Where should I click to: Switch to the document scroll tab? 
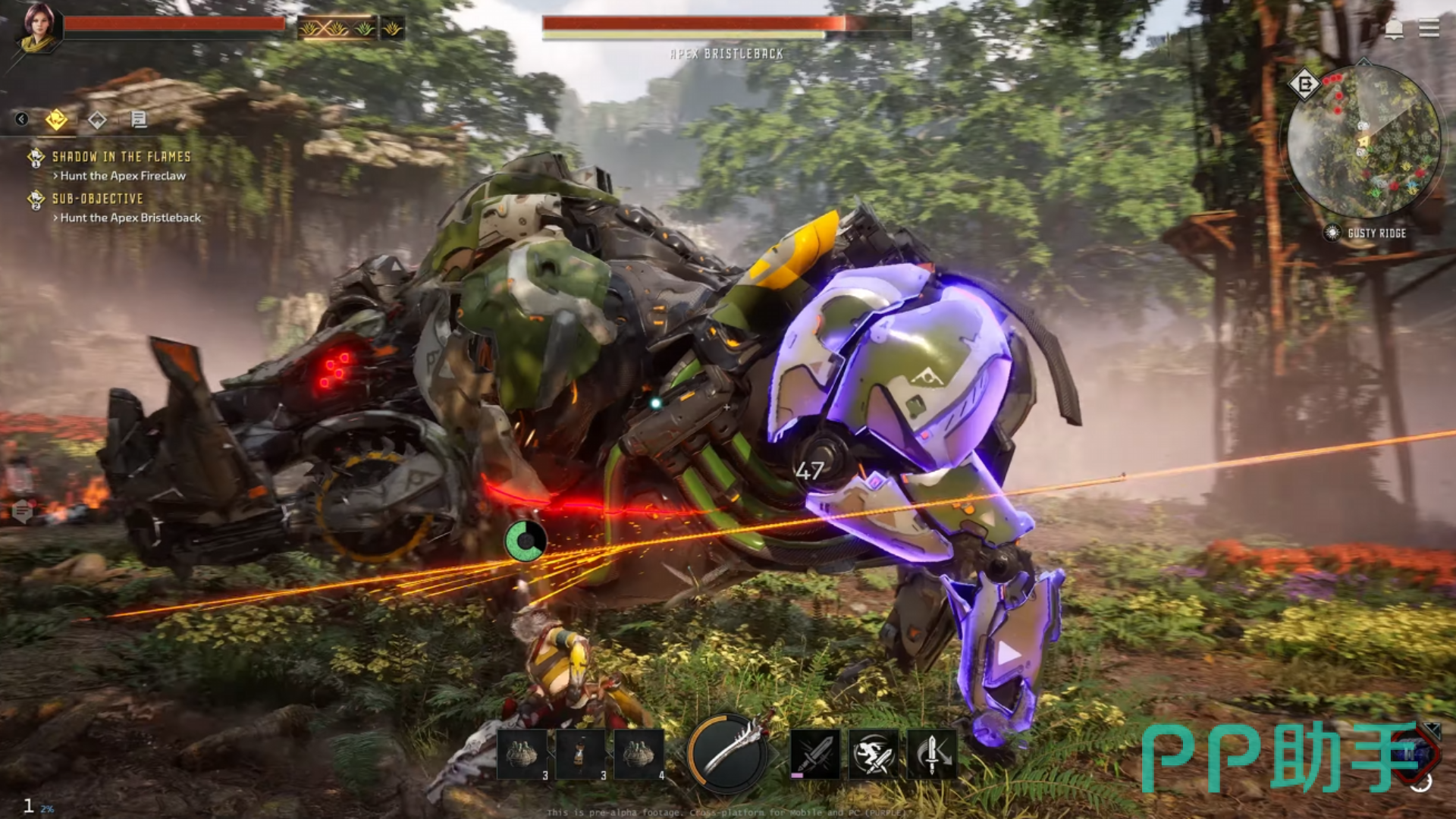point(139,119)
